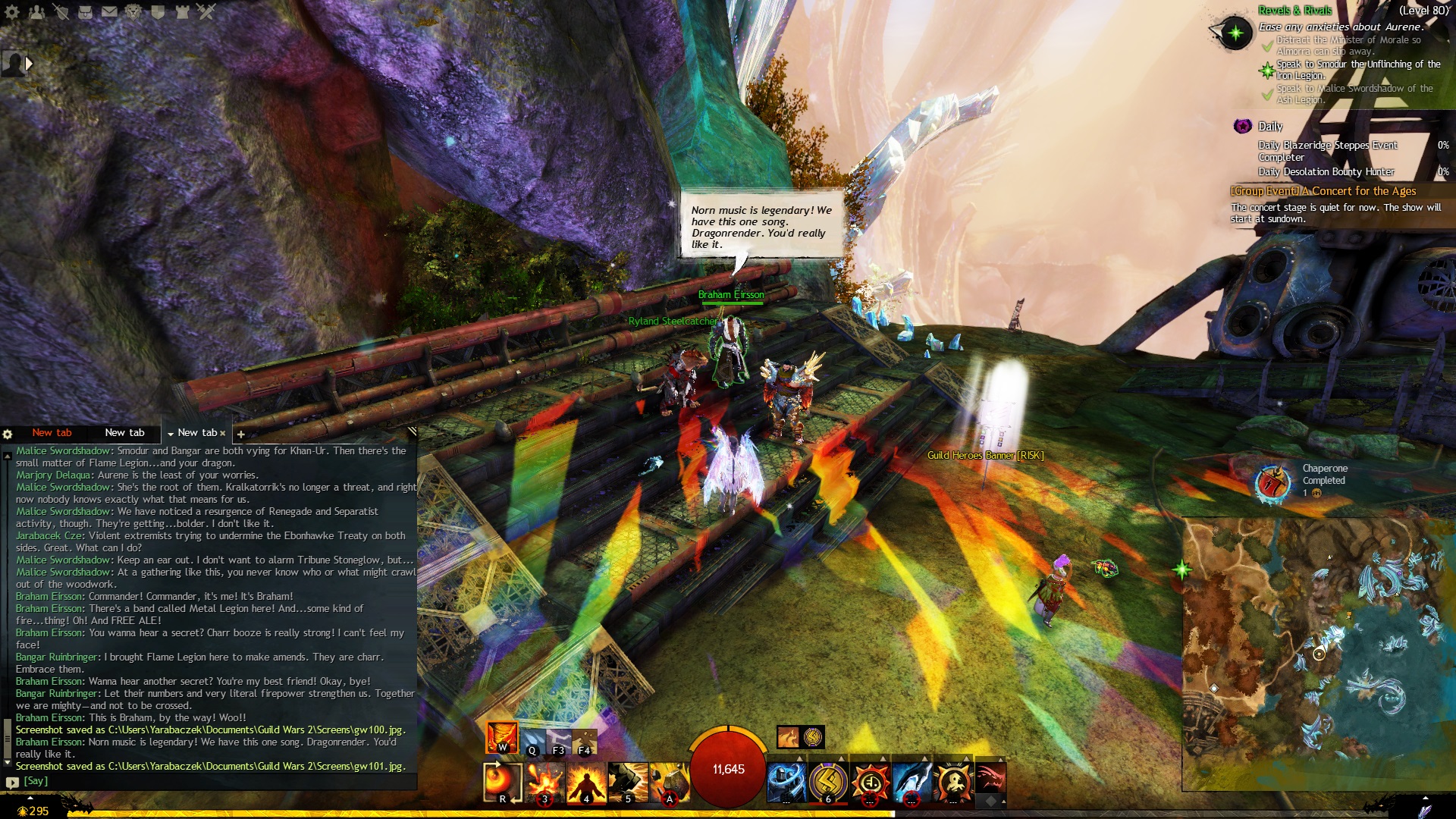Open the inventory bag icon

coord(85,11)
